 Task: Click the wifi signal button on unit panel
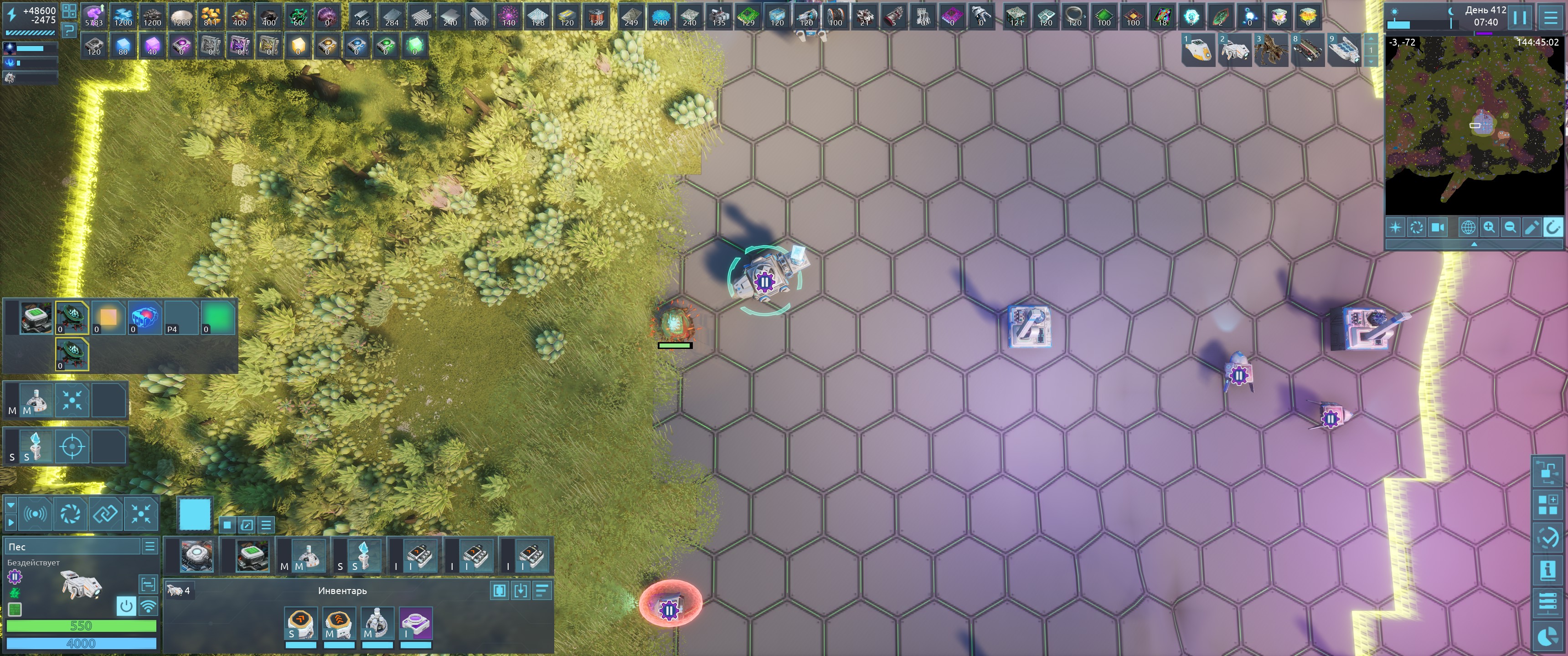click(x=148, y=605)
